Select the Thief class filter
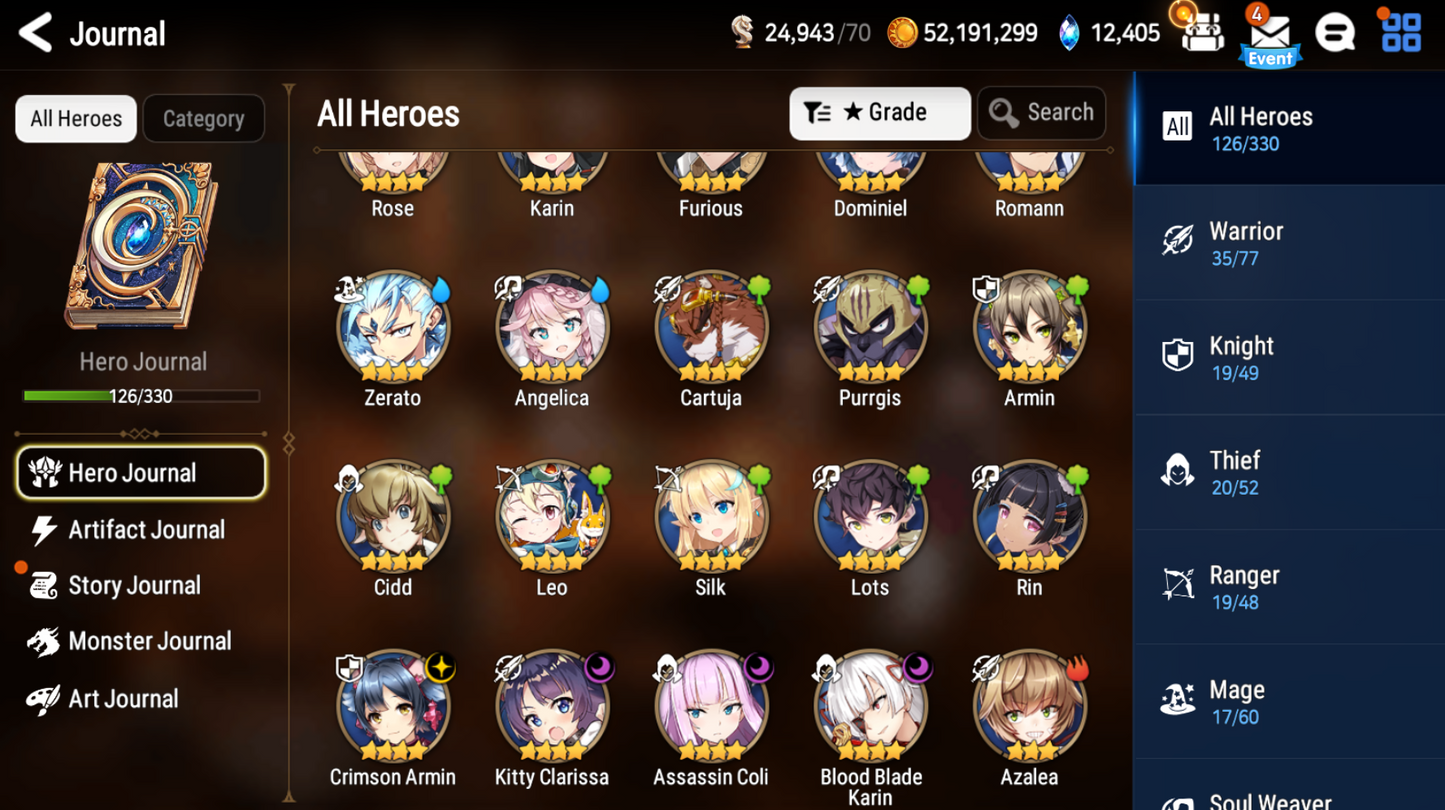1445x810 pixels. pyautogui.click(x=1289, y=471)
